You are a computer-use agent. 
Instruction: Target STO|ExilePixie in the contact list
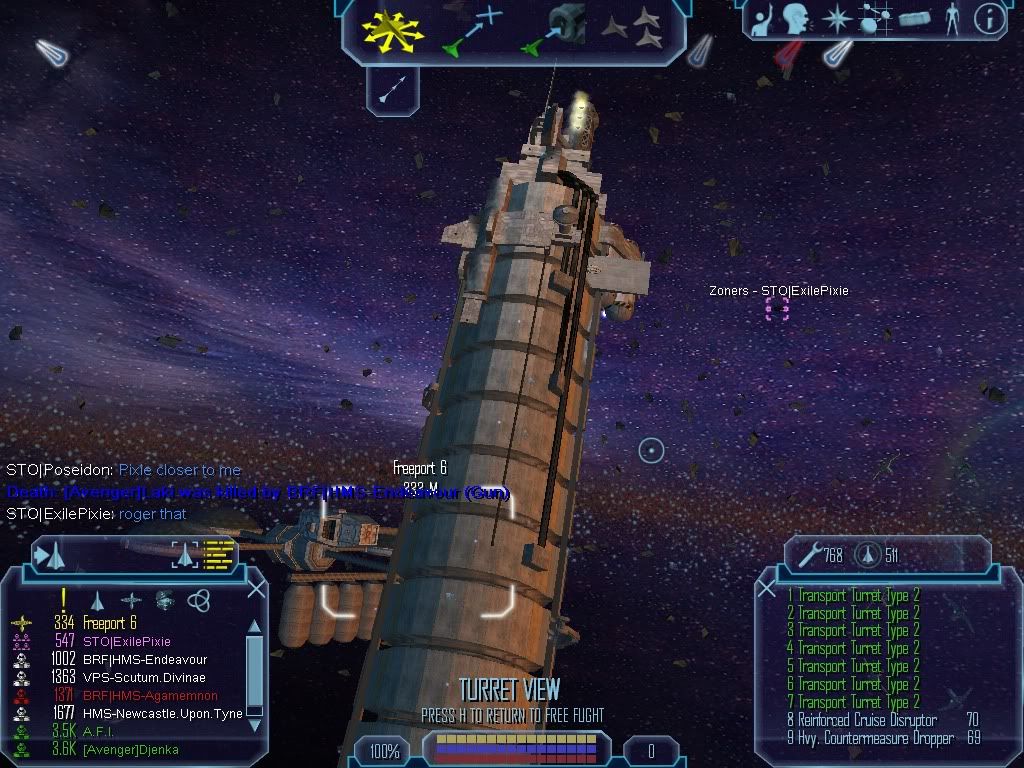pos(126,641)
